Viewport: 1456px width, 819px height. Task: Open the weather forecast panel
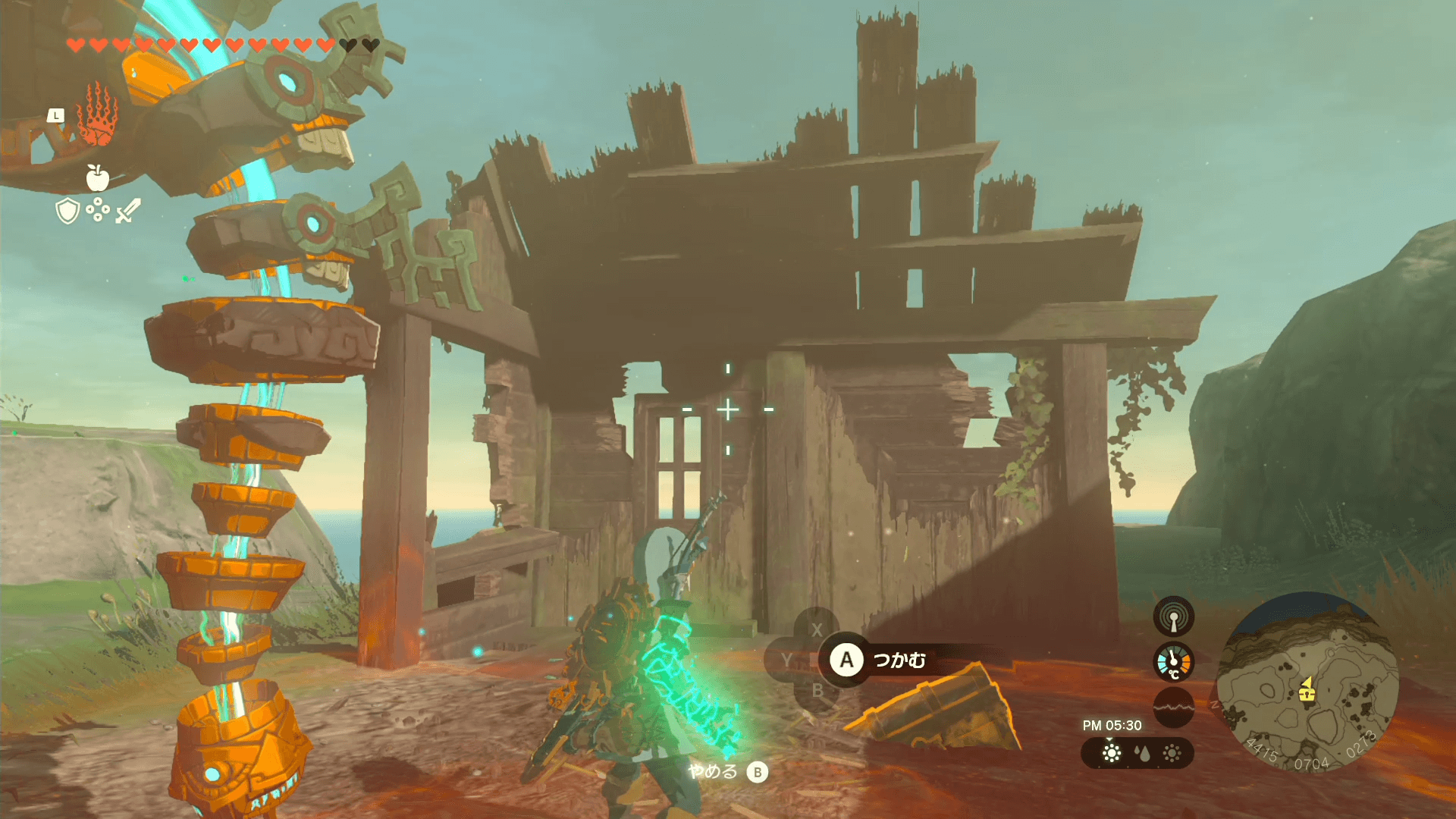coord(1137,753)
